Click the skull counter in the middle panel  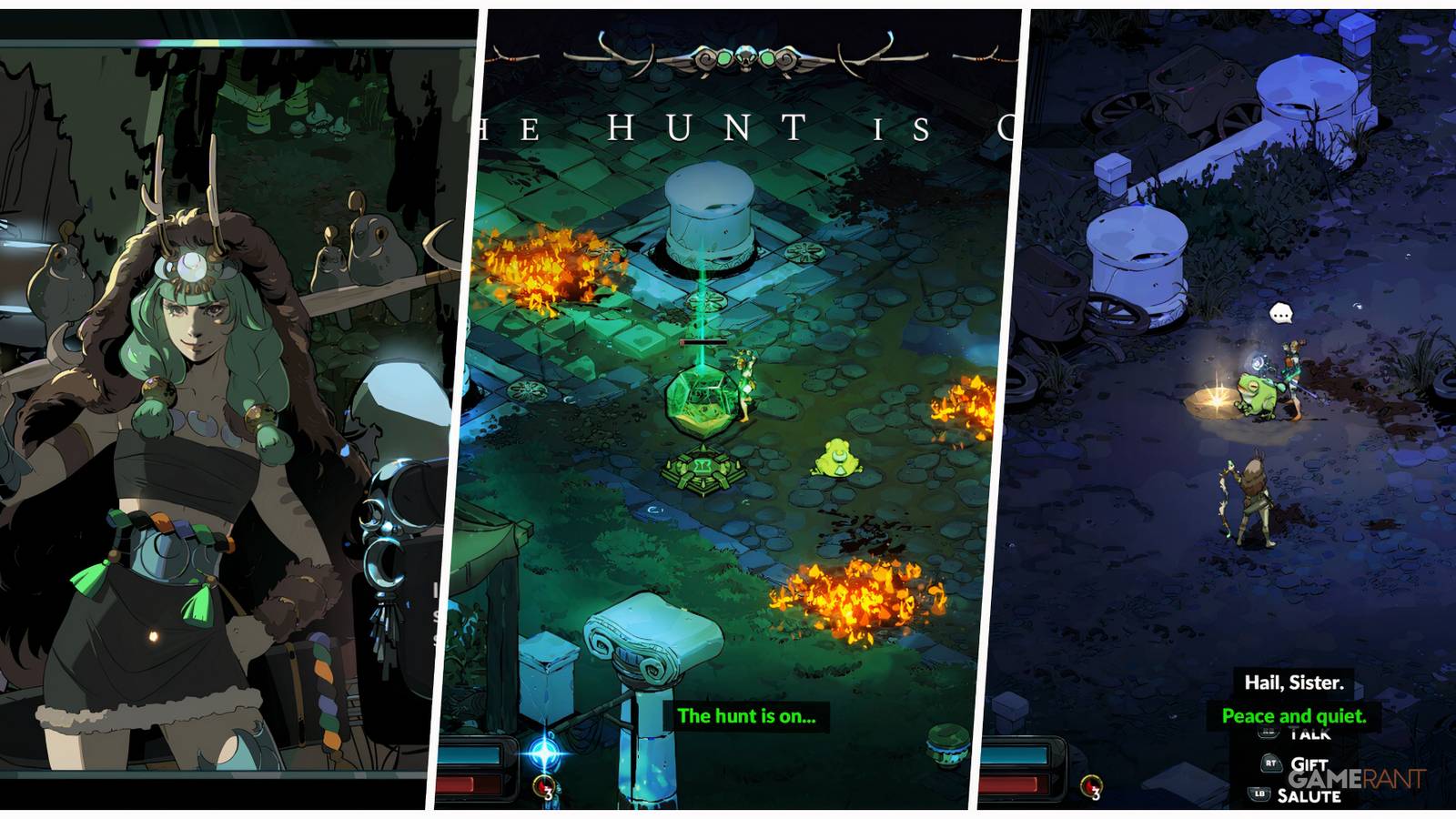tap(543, 784)
